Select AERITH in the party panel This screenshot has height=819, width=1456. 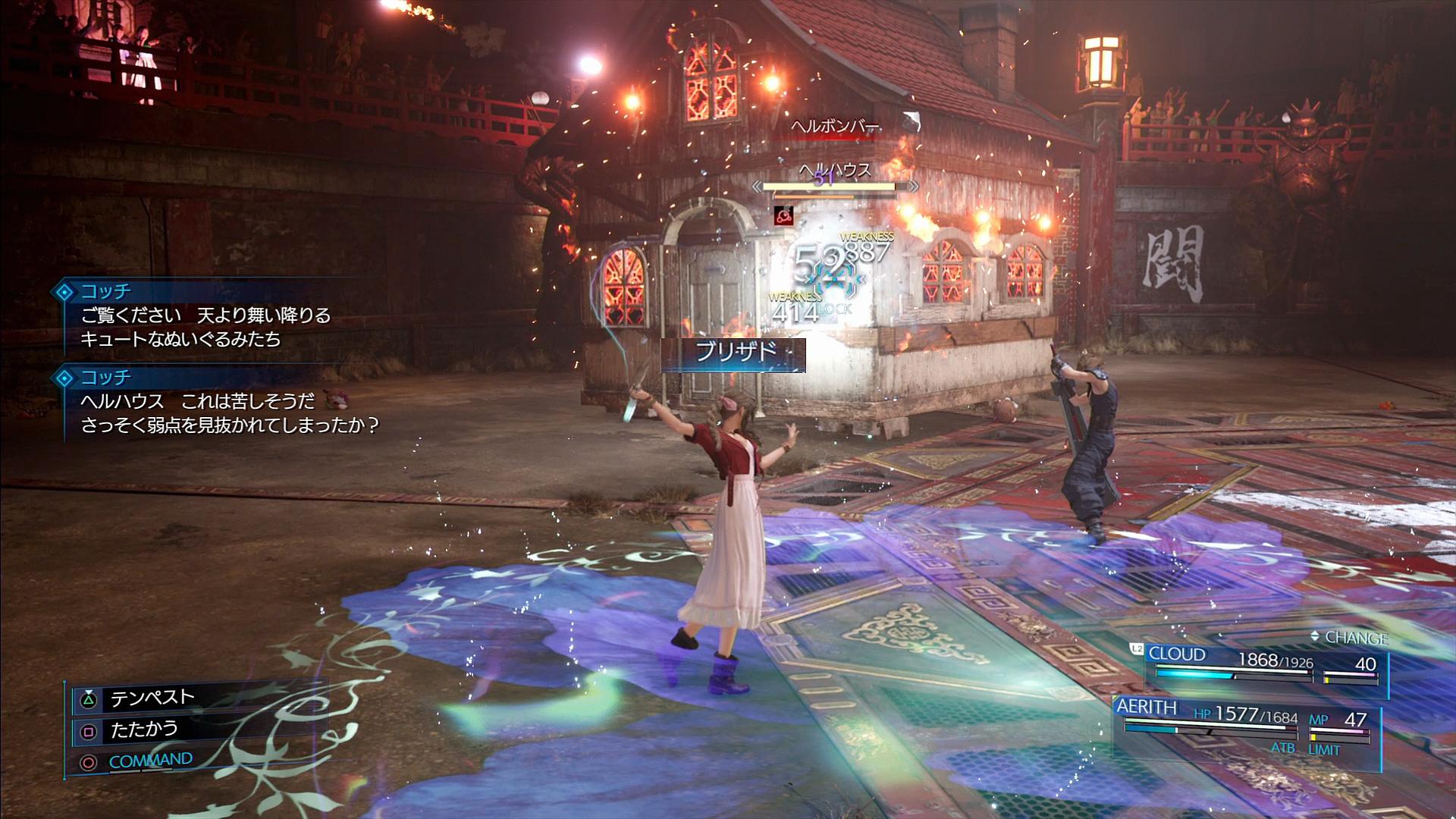click(1147, 708)
